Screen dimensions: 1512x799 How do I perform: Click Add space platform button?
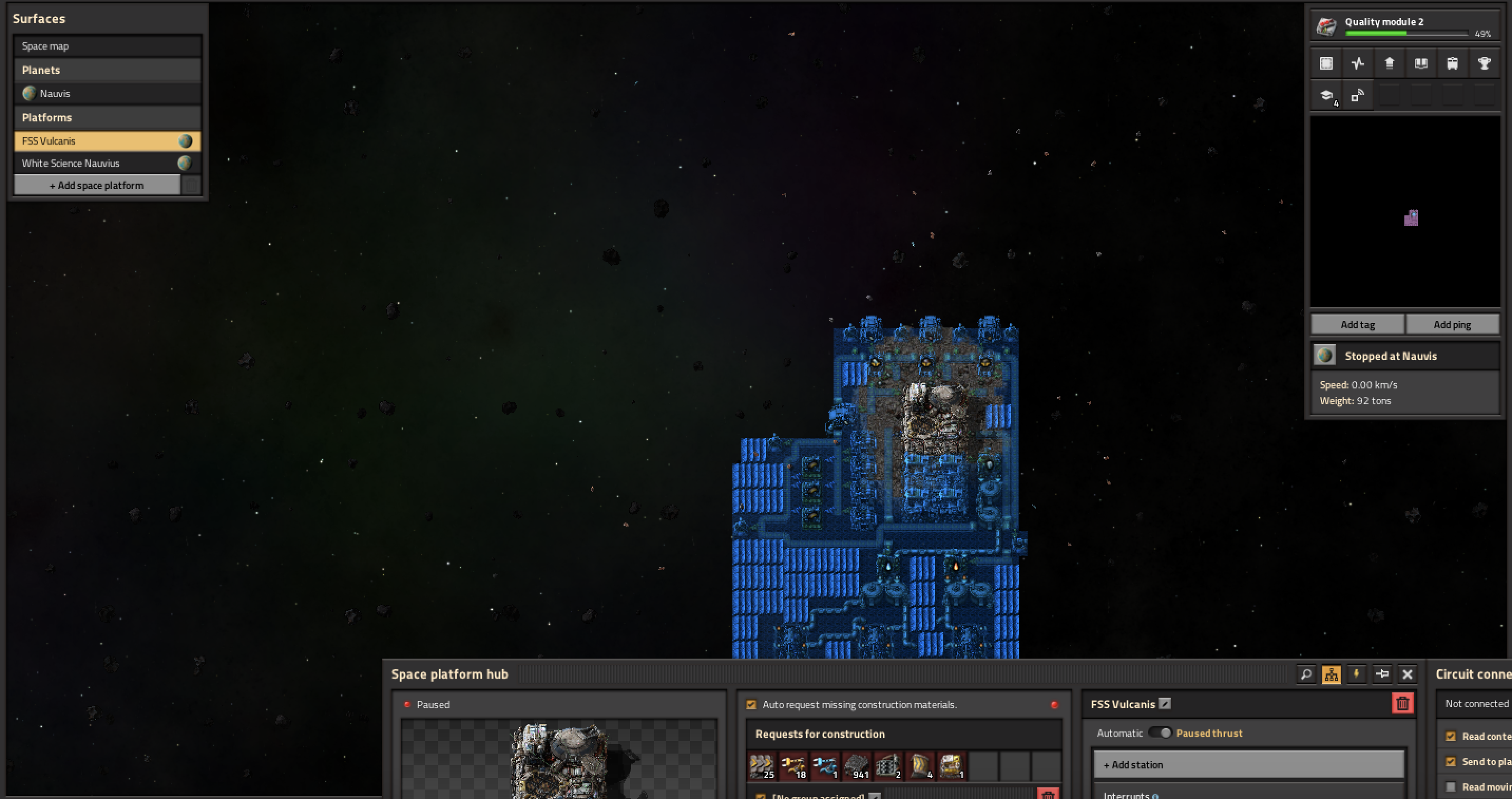coord(97,186)
